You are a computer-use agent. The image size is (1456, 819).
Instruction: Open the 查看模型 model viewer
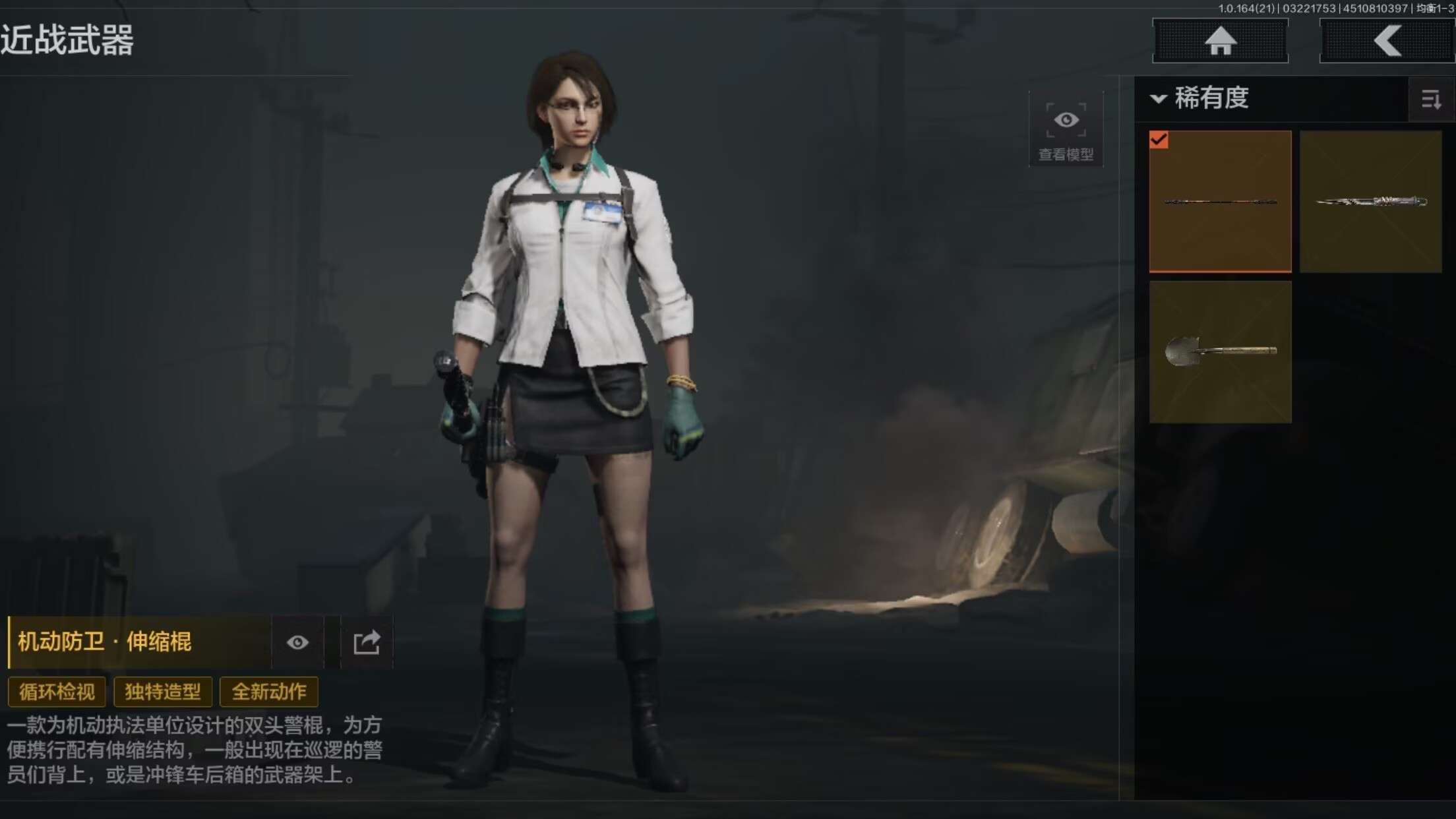[1066, 130]
